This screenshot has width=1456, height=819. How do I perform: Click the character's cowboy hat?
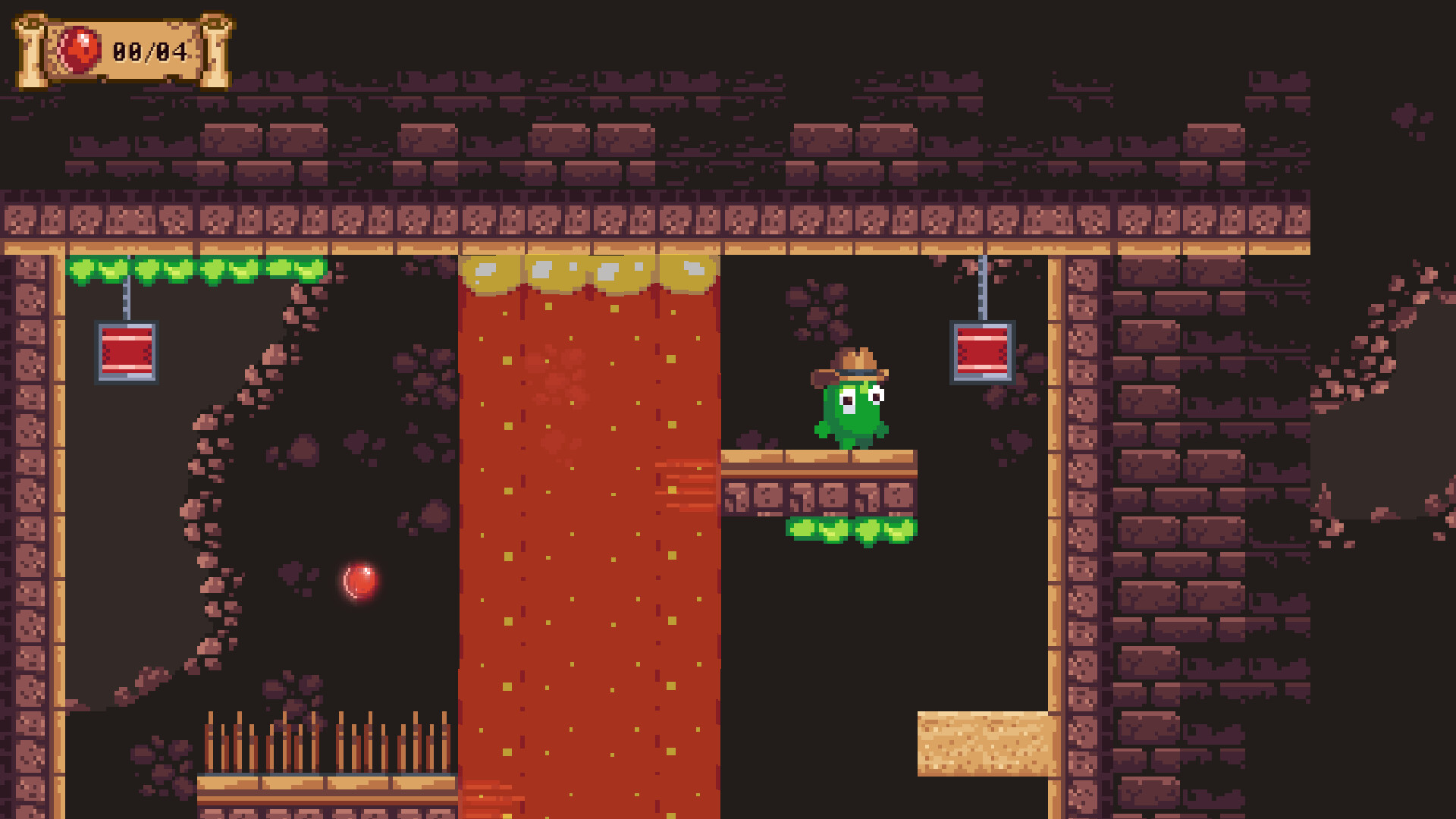pos(853,362)
